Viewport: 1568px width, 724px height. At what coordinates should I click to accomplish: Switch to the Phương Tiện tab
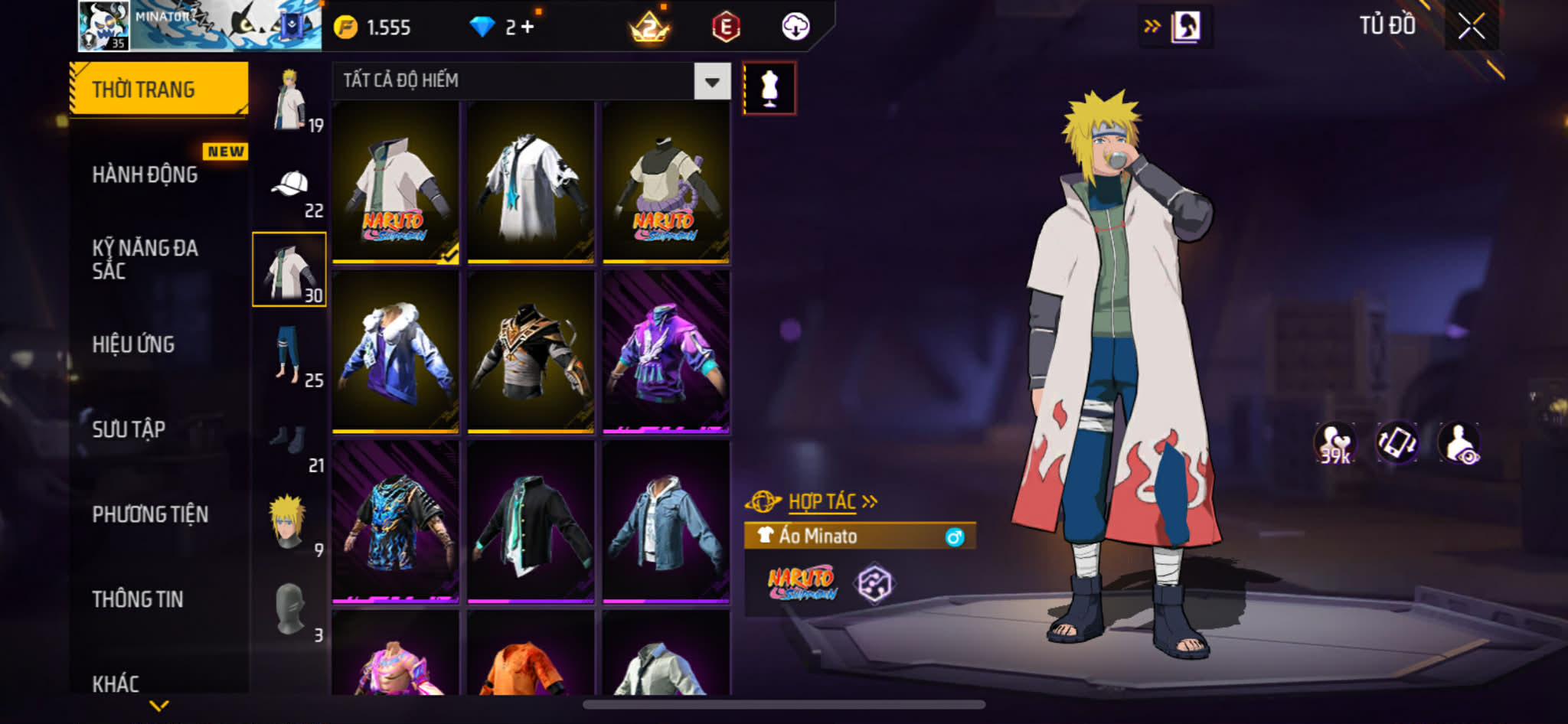pos(150,514)
